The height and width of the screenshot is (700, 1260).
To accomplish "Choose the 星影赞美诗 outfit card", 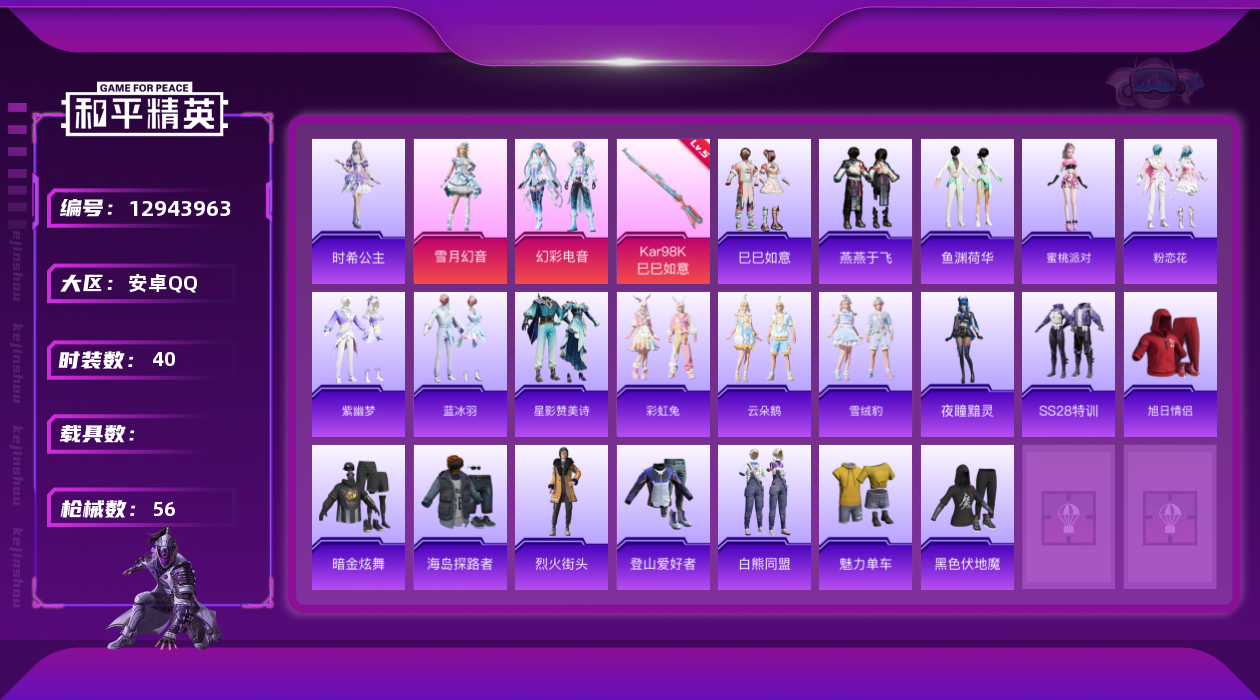I will (x=561, y=364).
